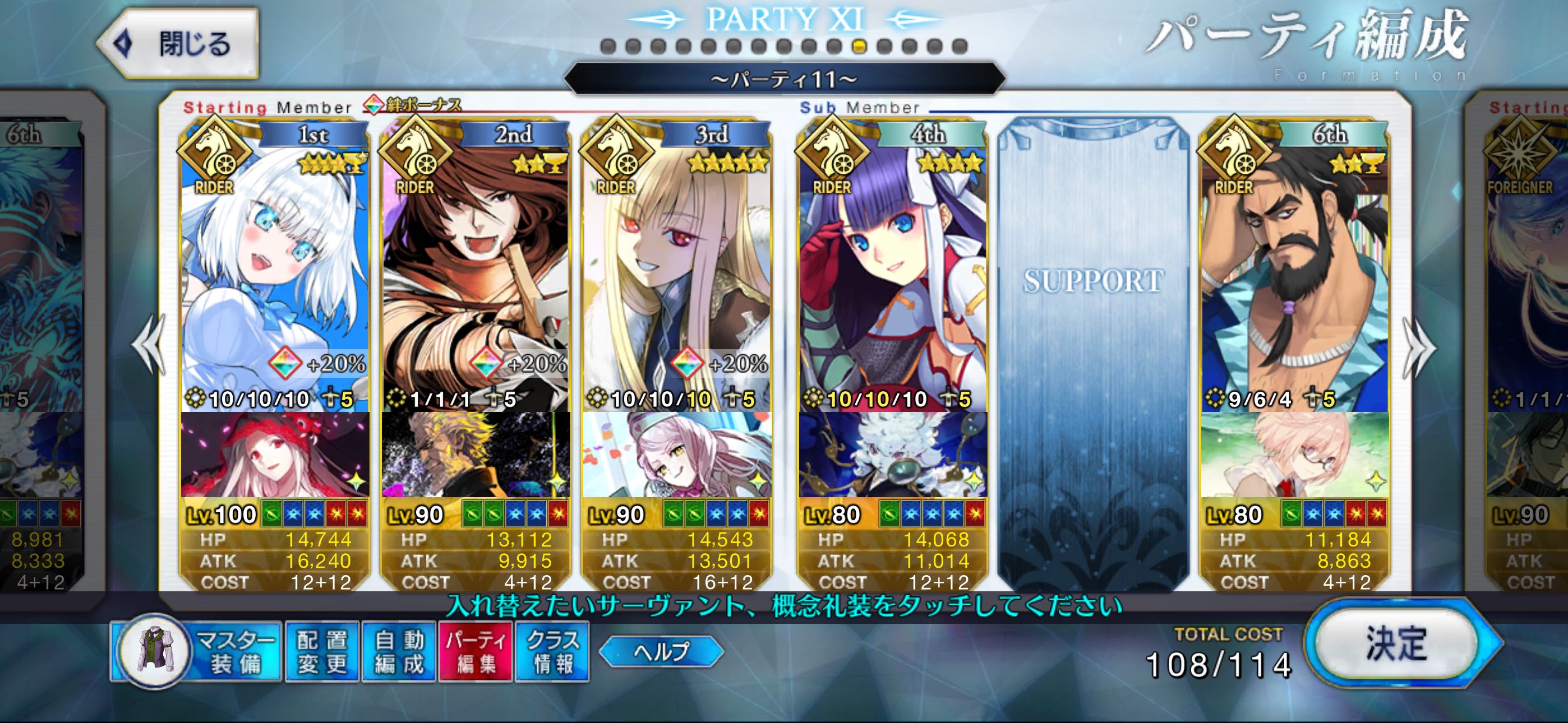Choose 自動編成 auto formation
This screenshot has height=723, width=1568.
coord(399,651)
